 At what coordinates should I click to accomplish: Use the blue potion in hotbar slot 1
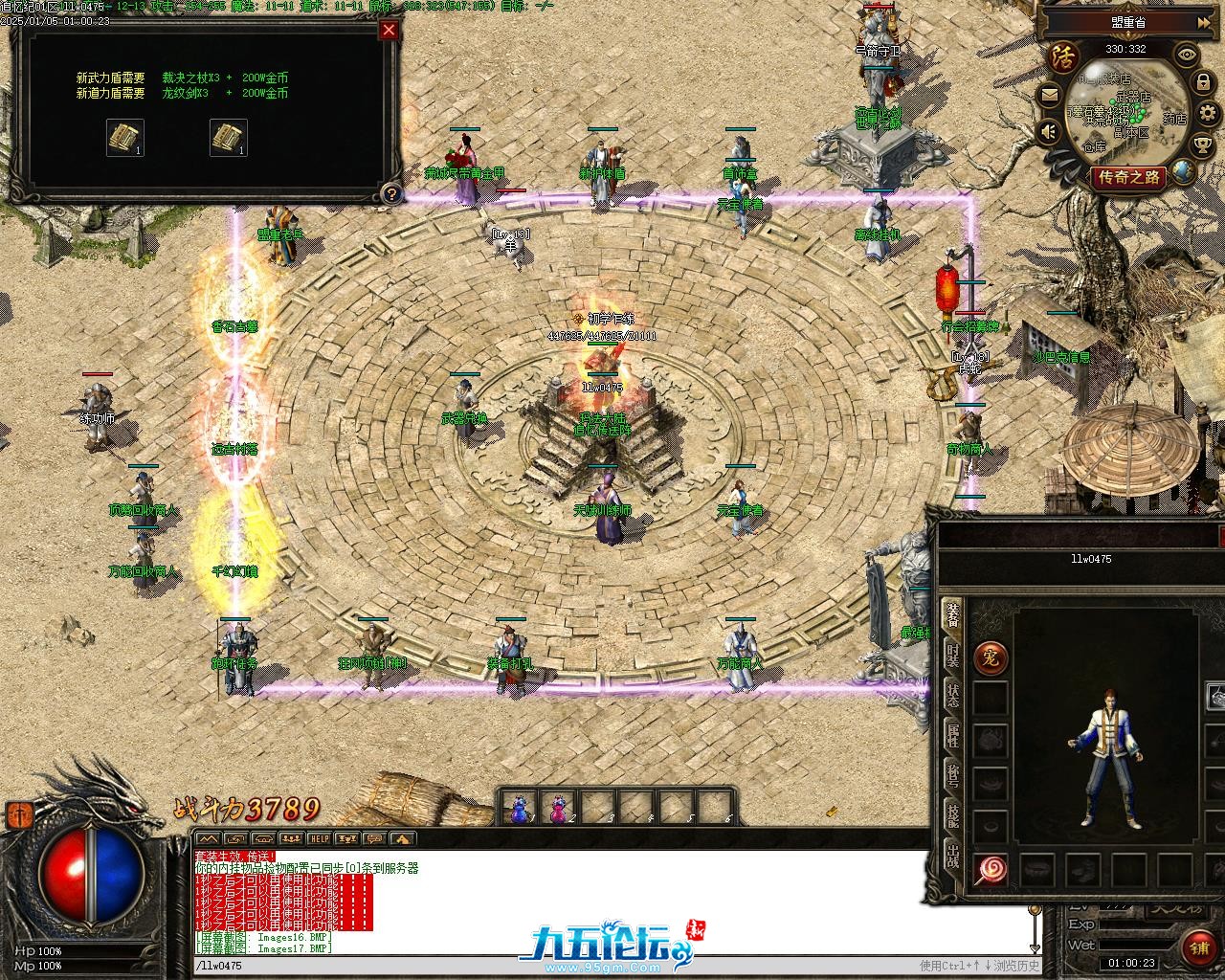pos(519,809)
